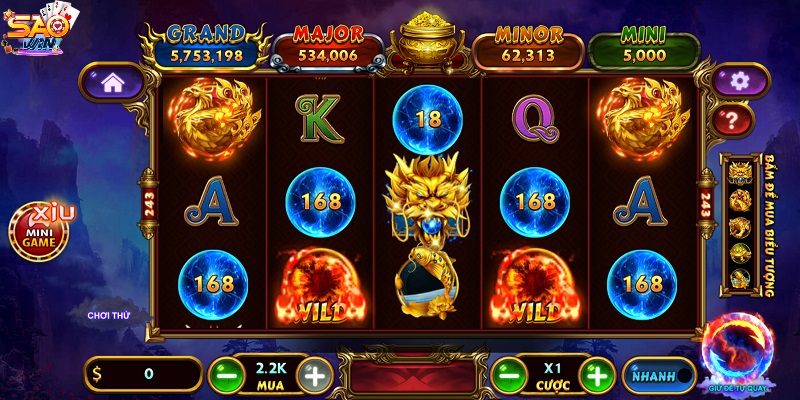
Task: Increase the Mua amount with plus
Action: [x=315, y=376]
